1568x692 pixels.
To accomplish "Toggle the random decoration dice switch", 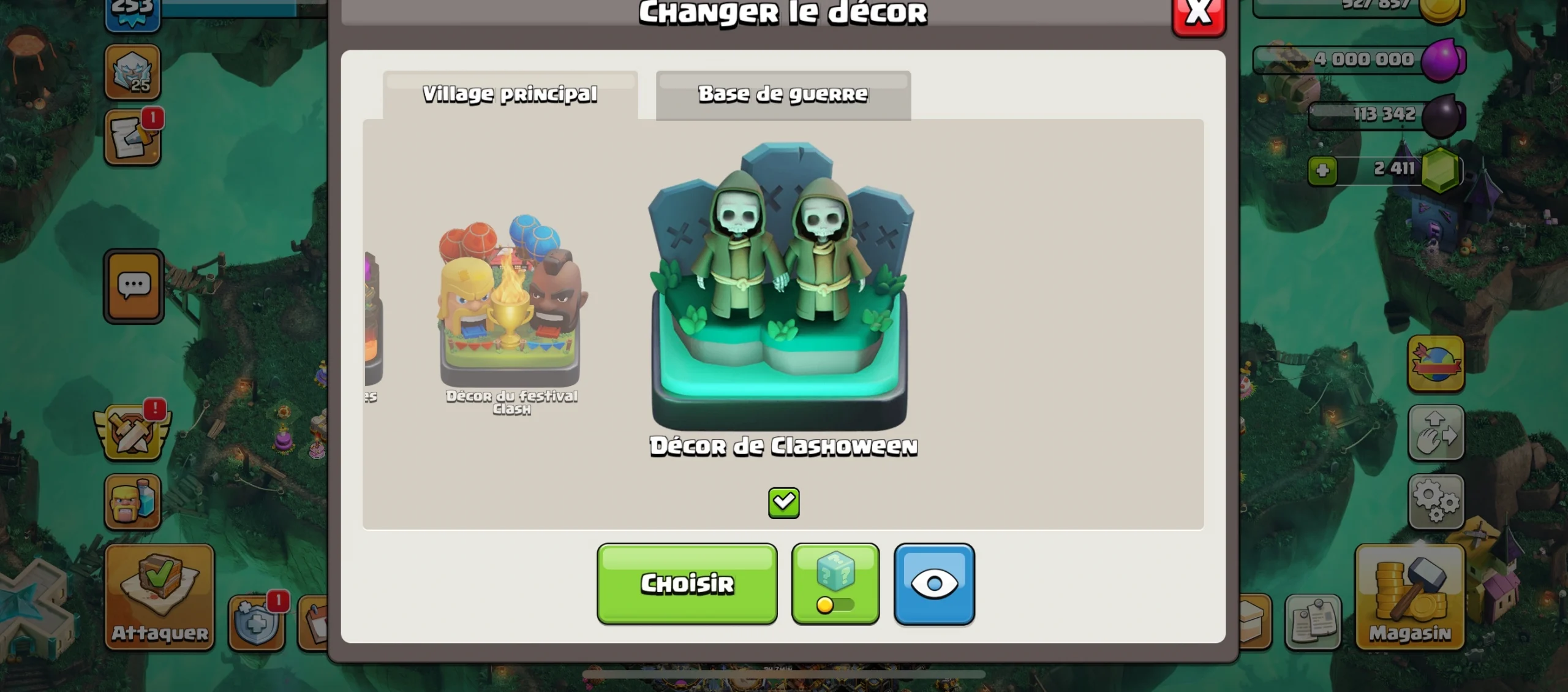I will pyautogui.click(x=835, y=582).
